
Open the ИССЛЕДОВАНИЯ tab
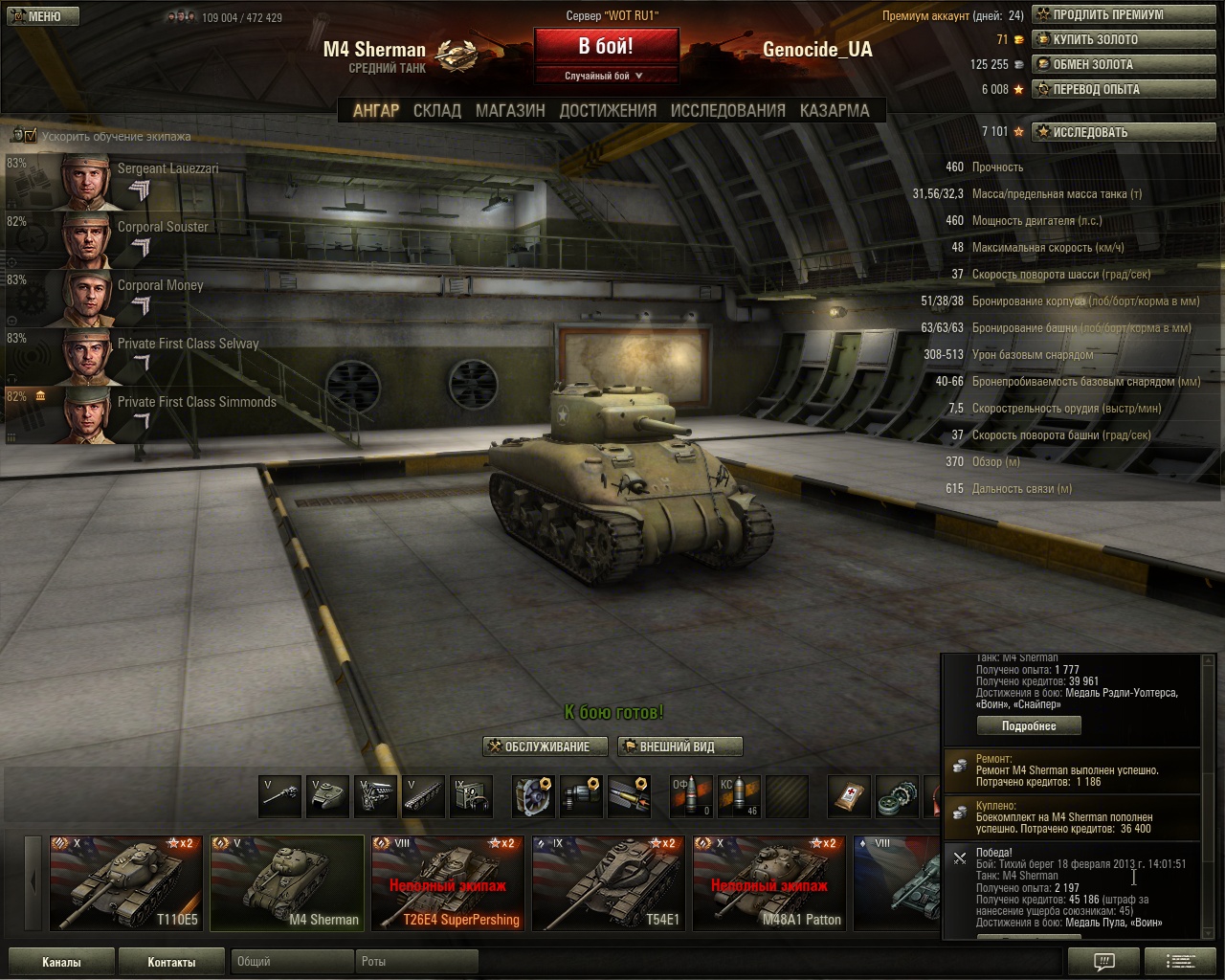coord(727,110)
